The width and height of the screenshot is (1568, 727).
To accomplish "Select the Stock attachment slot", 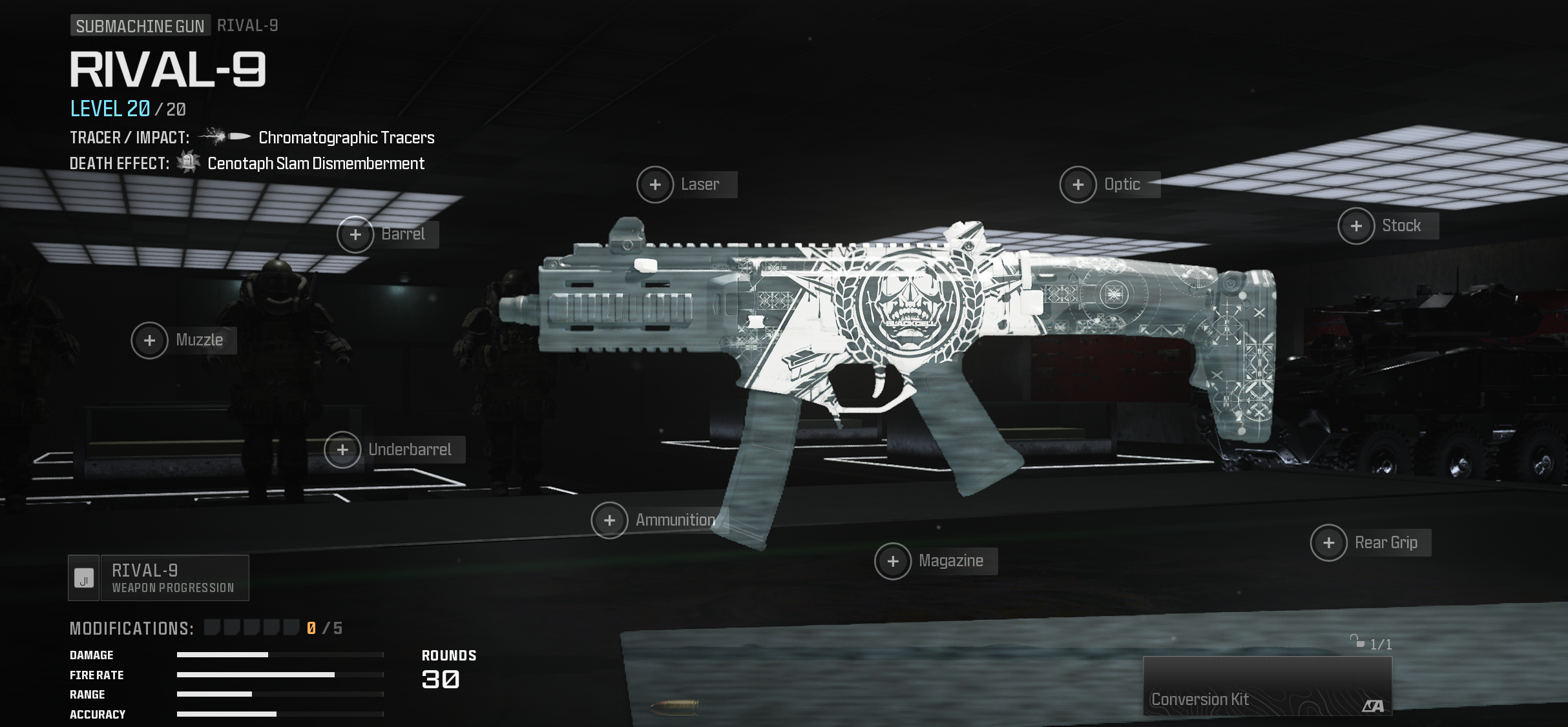I will pos(1357,227).
